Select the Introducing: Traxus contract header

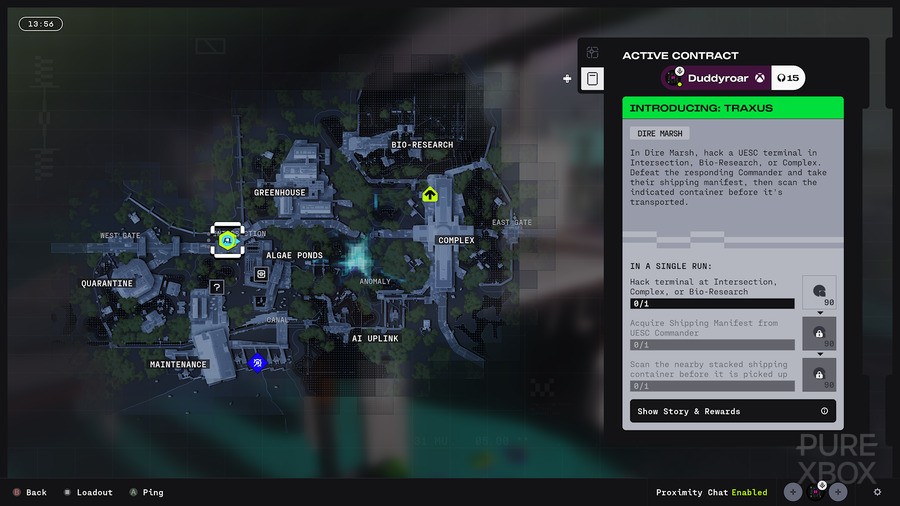tap(733, 108)
